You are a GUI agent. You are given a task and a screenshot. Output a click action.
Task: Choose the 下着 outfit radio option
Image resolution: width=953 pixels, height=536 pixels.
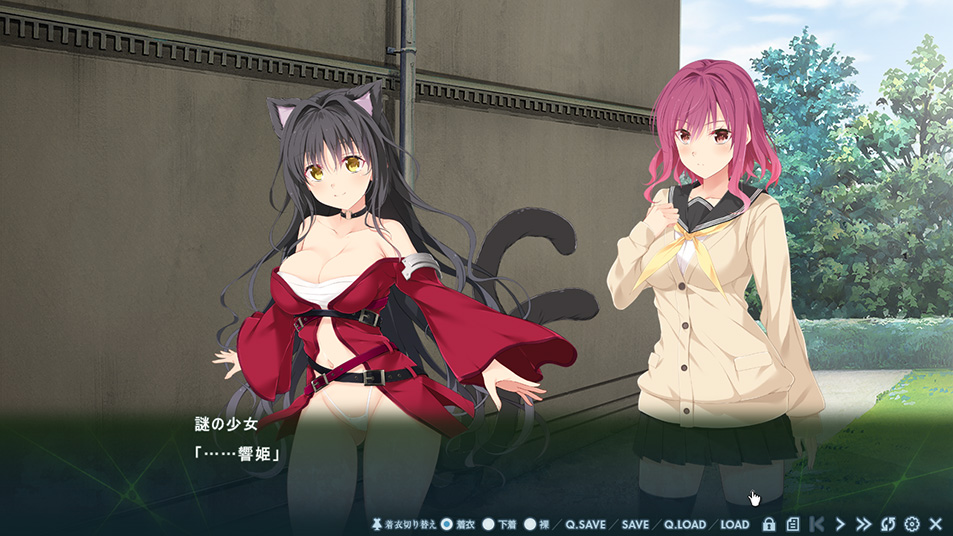click(489, 524)
